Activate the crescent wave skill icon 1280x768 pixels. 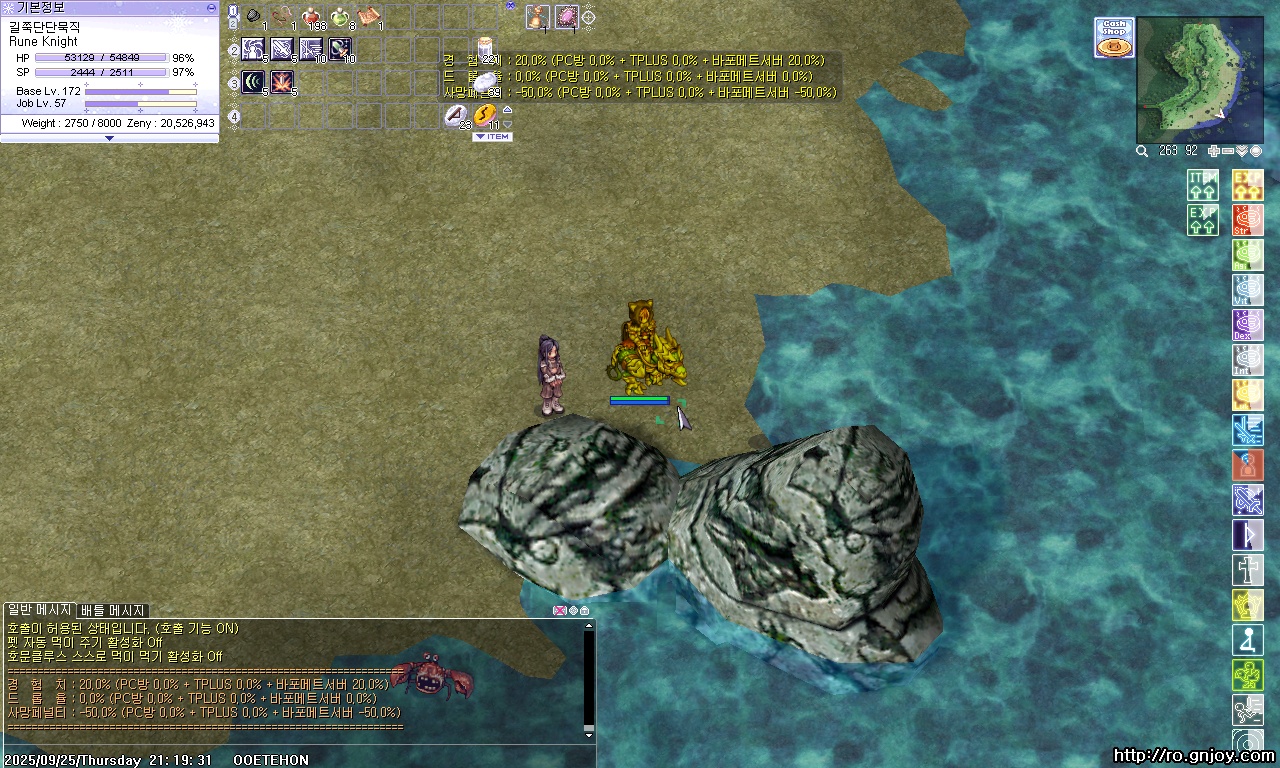coord(253,82)
